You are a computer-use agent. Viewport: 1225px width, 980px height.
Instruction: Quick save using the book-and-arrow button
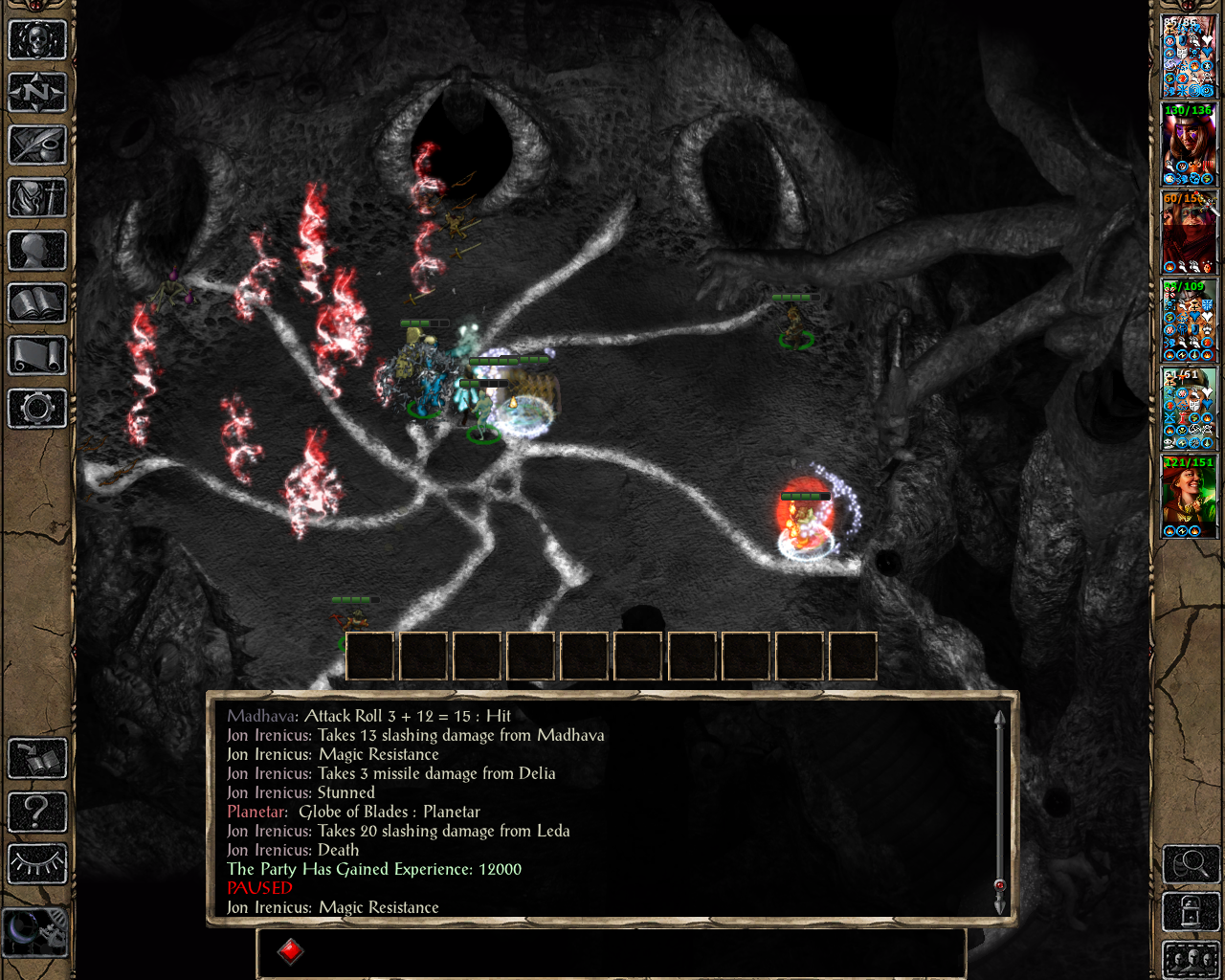click(x=37, y=759)
